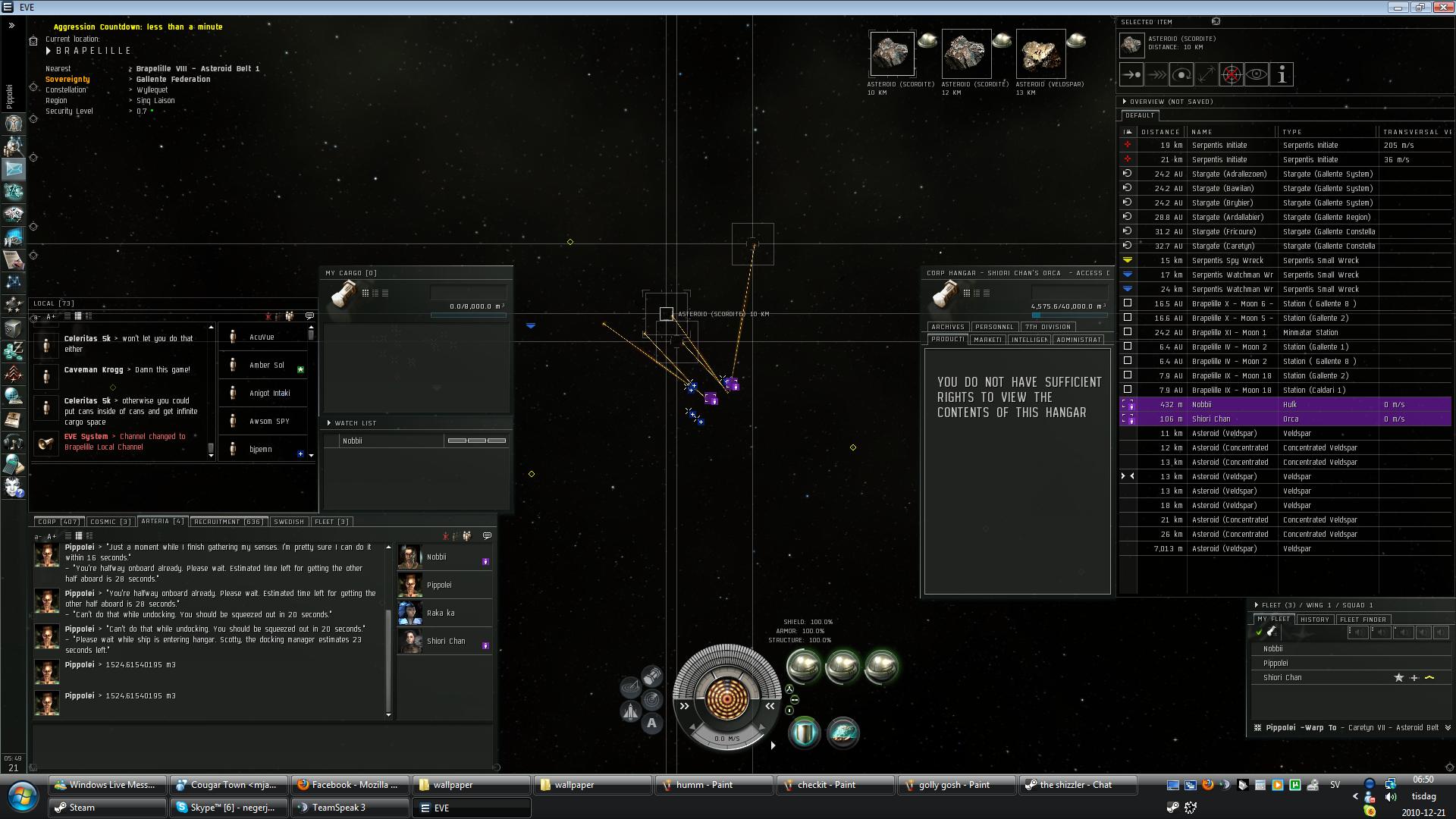Image resolution: width=1456 pixels, height=819 pixels.
Task: Sort overview by the Distance column
Action: (x=1160, y=132)
